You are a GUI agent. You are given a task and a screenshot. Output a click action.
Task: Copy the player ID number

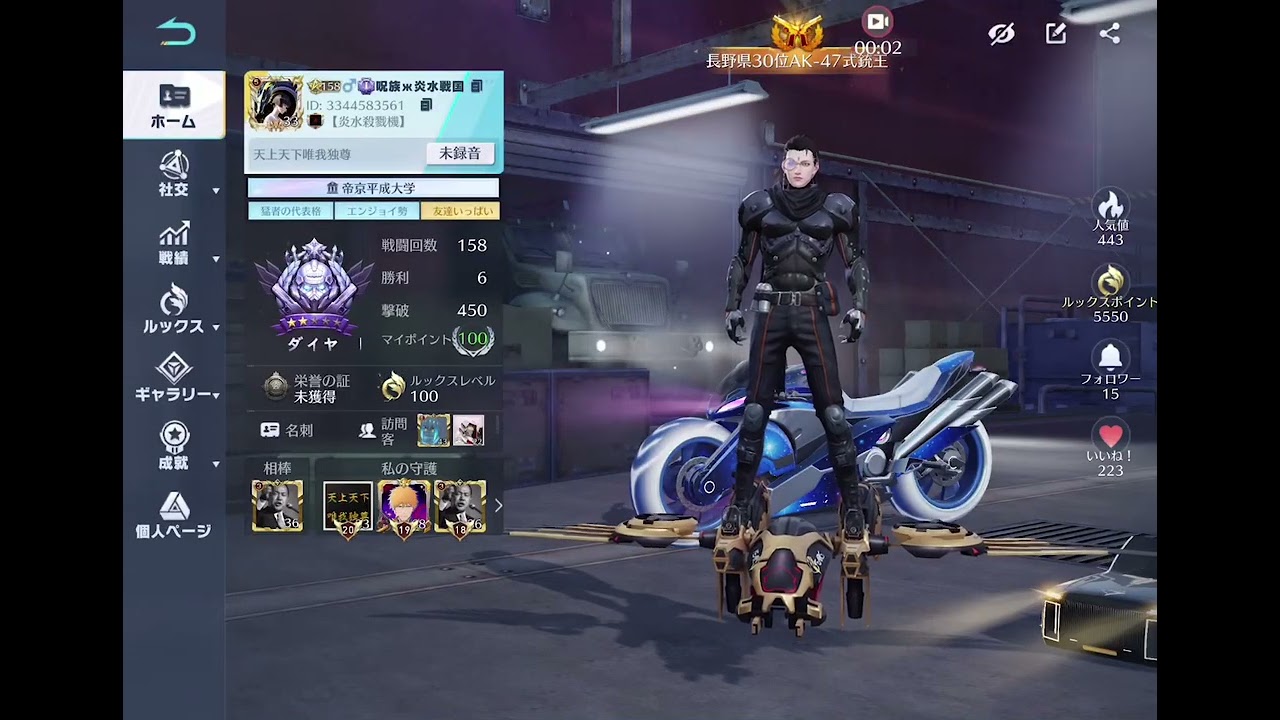[426, 105]
